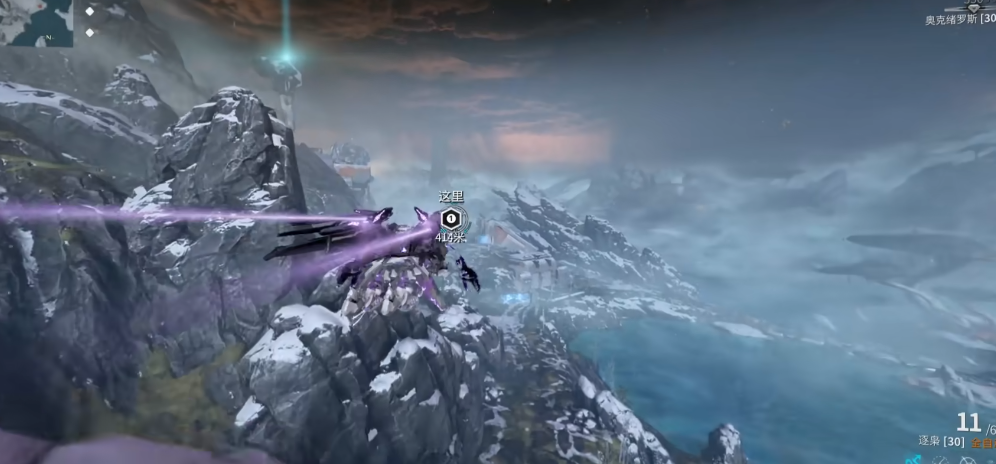Screen dimensions: 996x464
Task: Click the 这里 waypoint marker
Action: [x=451, y=218]
